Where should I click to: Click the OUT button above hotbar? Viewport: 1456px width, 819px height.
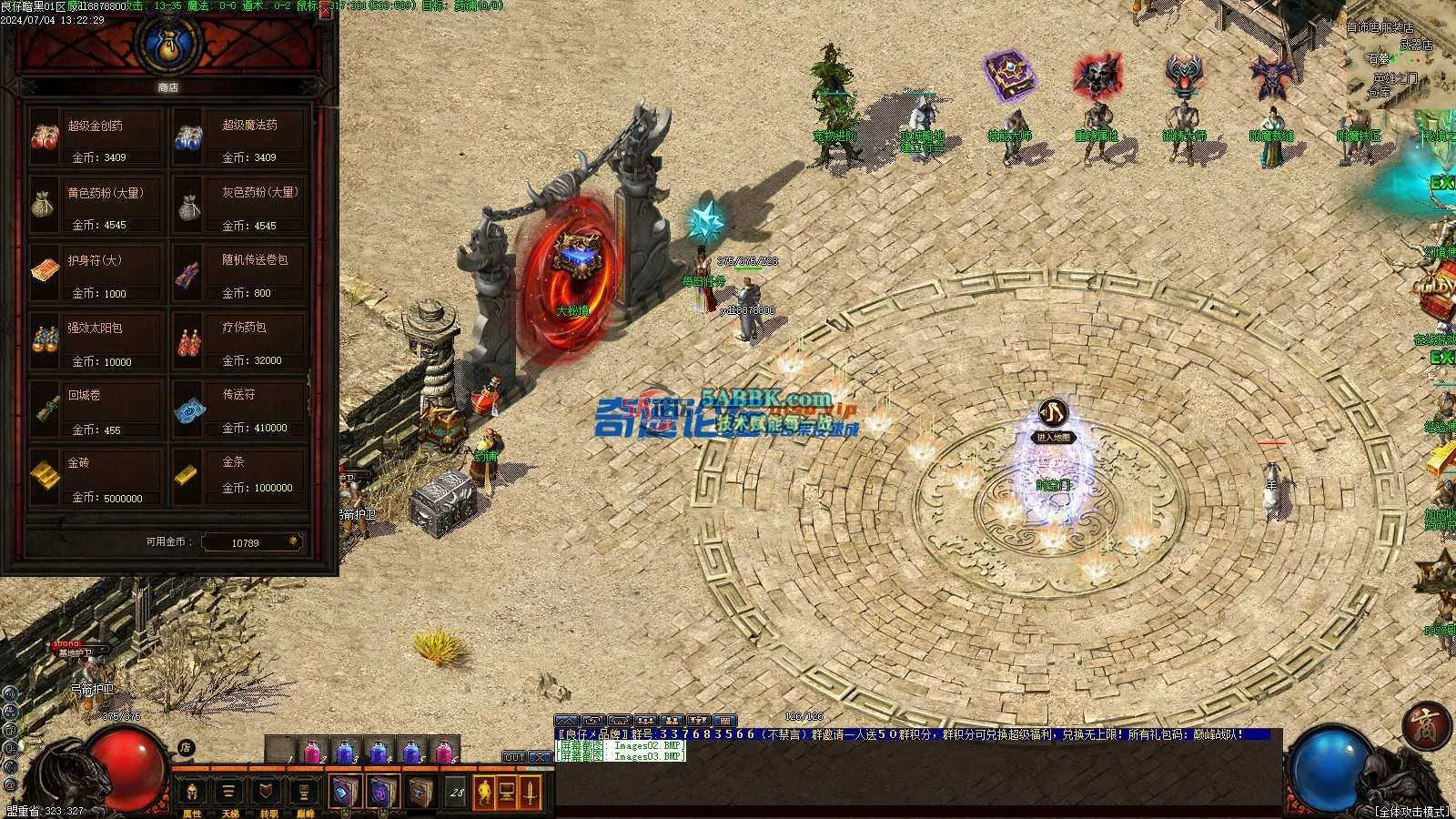(x=514, y=757)
